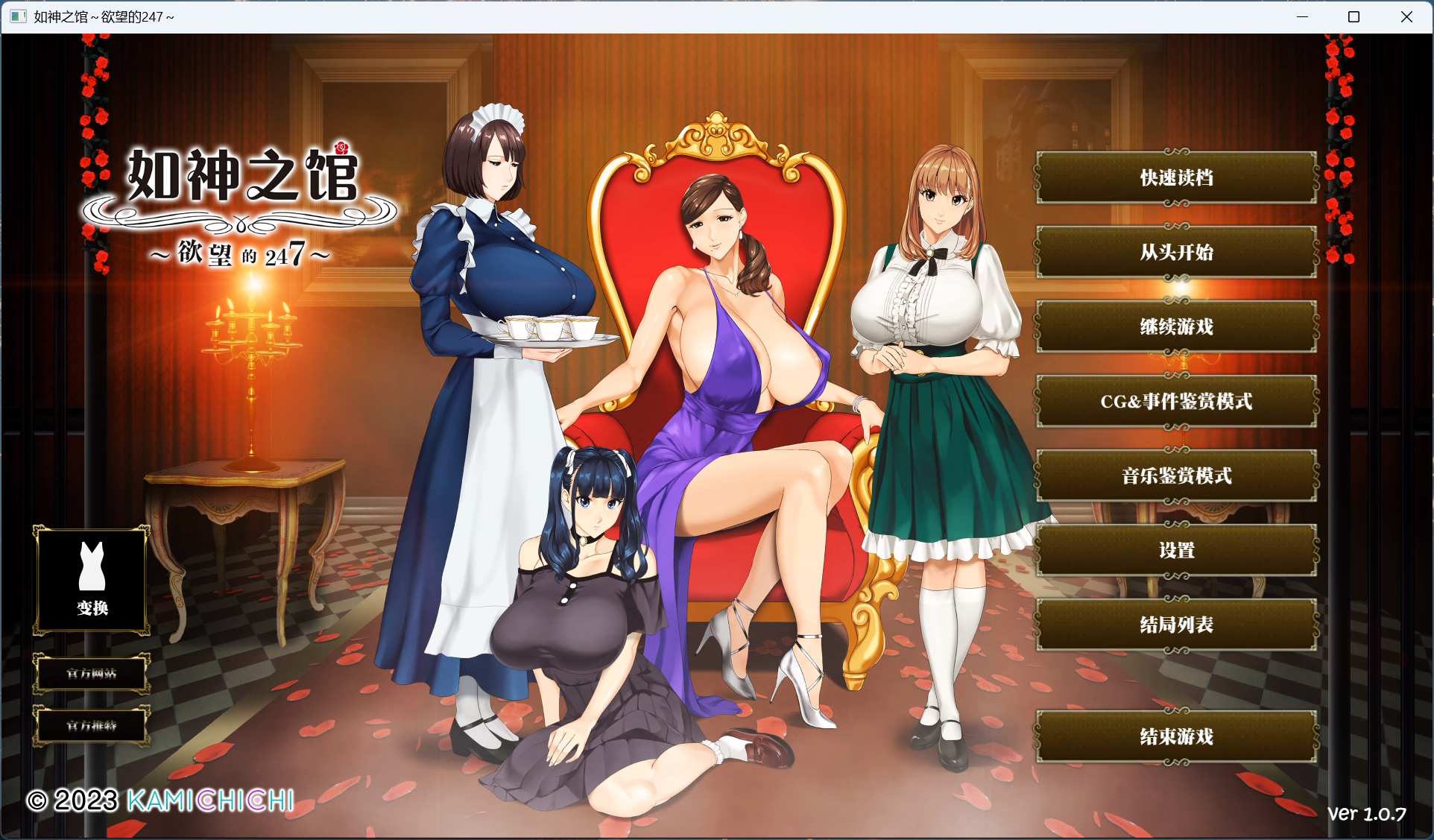The height and width of the screenshot is (840, 1434).
Task: Choose 继续游戏 to continue the game
Action: tap(1176, 326)
